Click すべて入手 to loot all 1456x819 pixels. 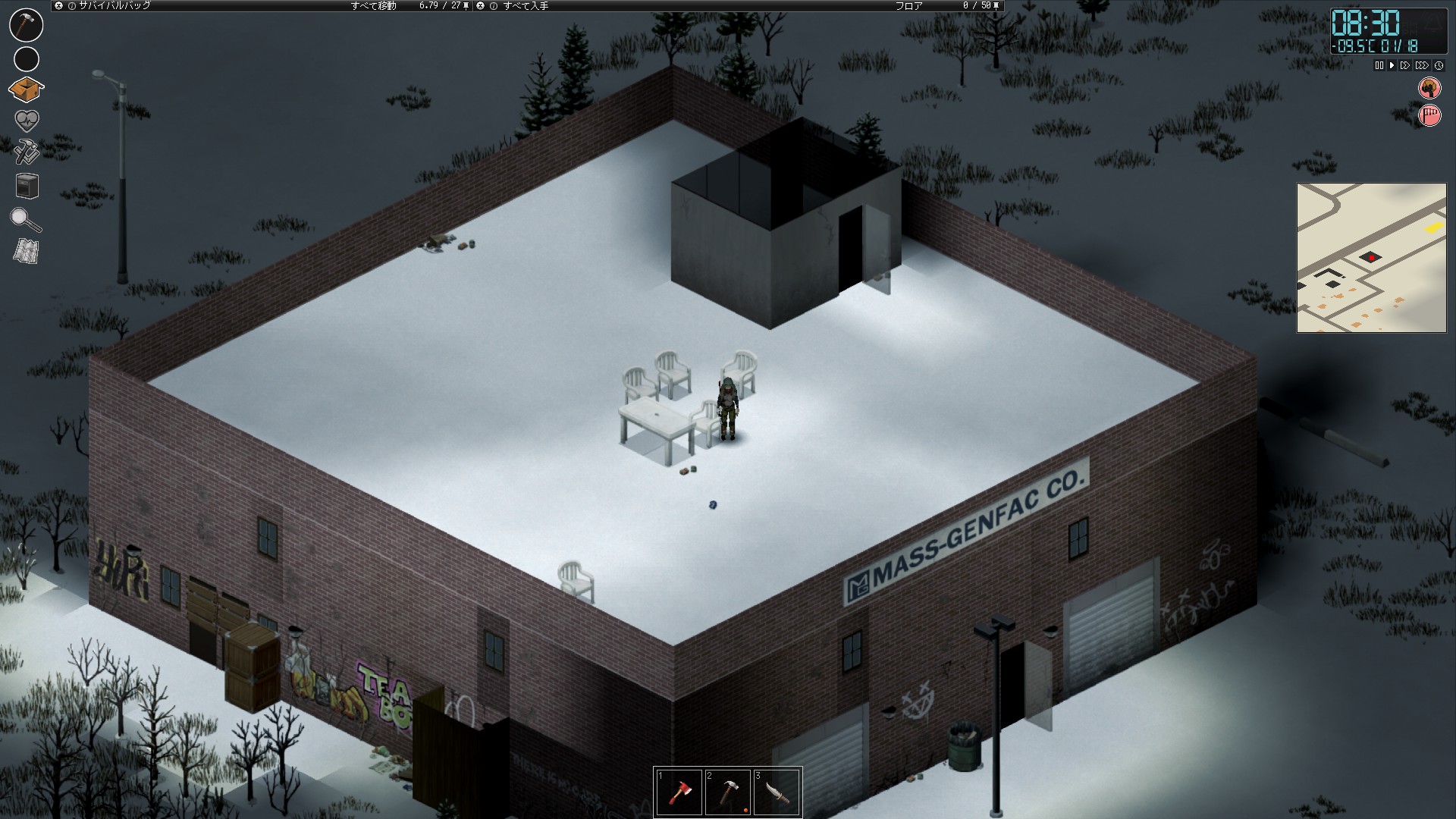[x=526, y=5]
